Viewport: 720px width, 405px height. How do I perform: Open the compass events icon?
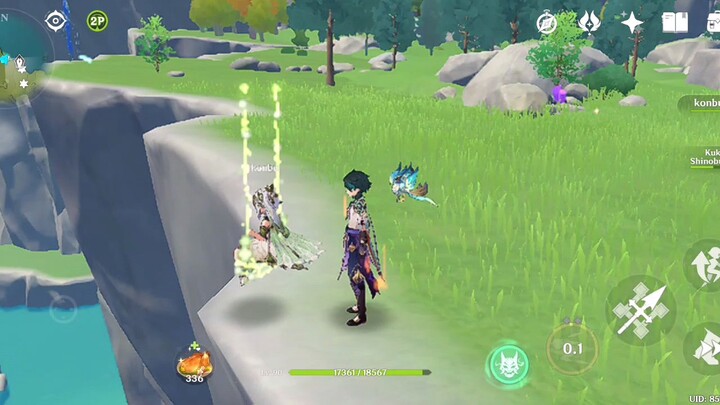click(x=547, y=23)
